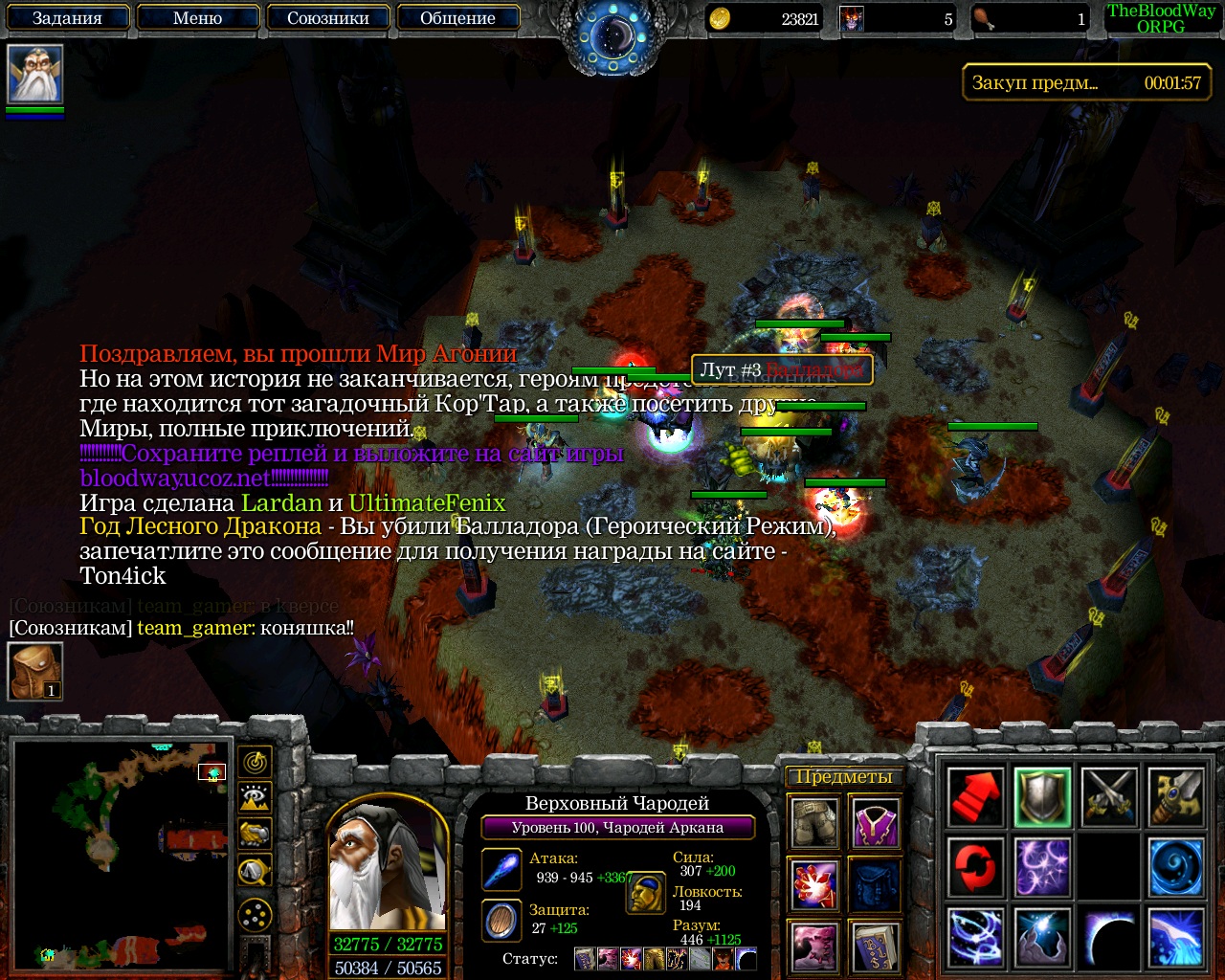The width and height of the screenshot is (1225, 980).
Task: Click the leather backpack icon above the minimap
Action: click(x=35, y=671)
